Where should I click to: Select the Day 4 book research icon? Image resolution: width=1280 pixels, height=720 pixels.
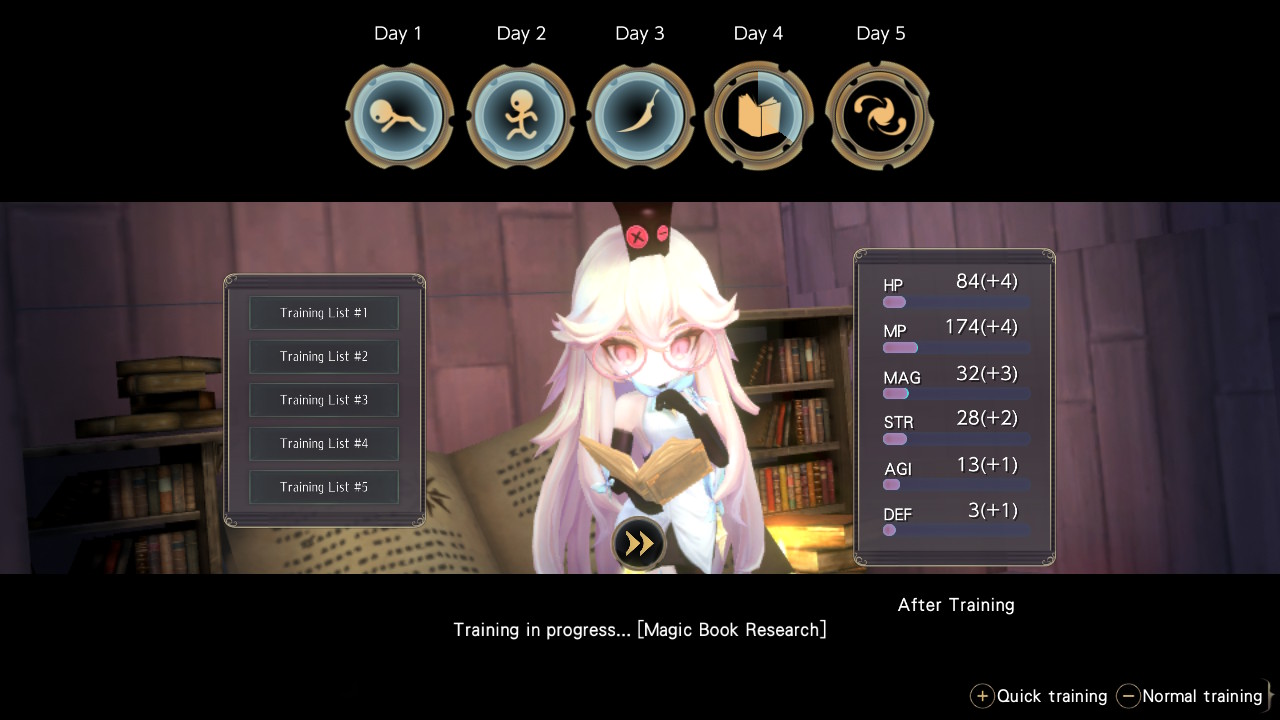[x=759, y=117]
